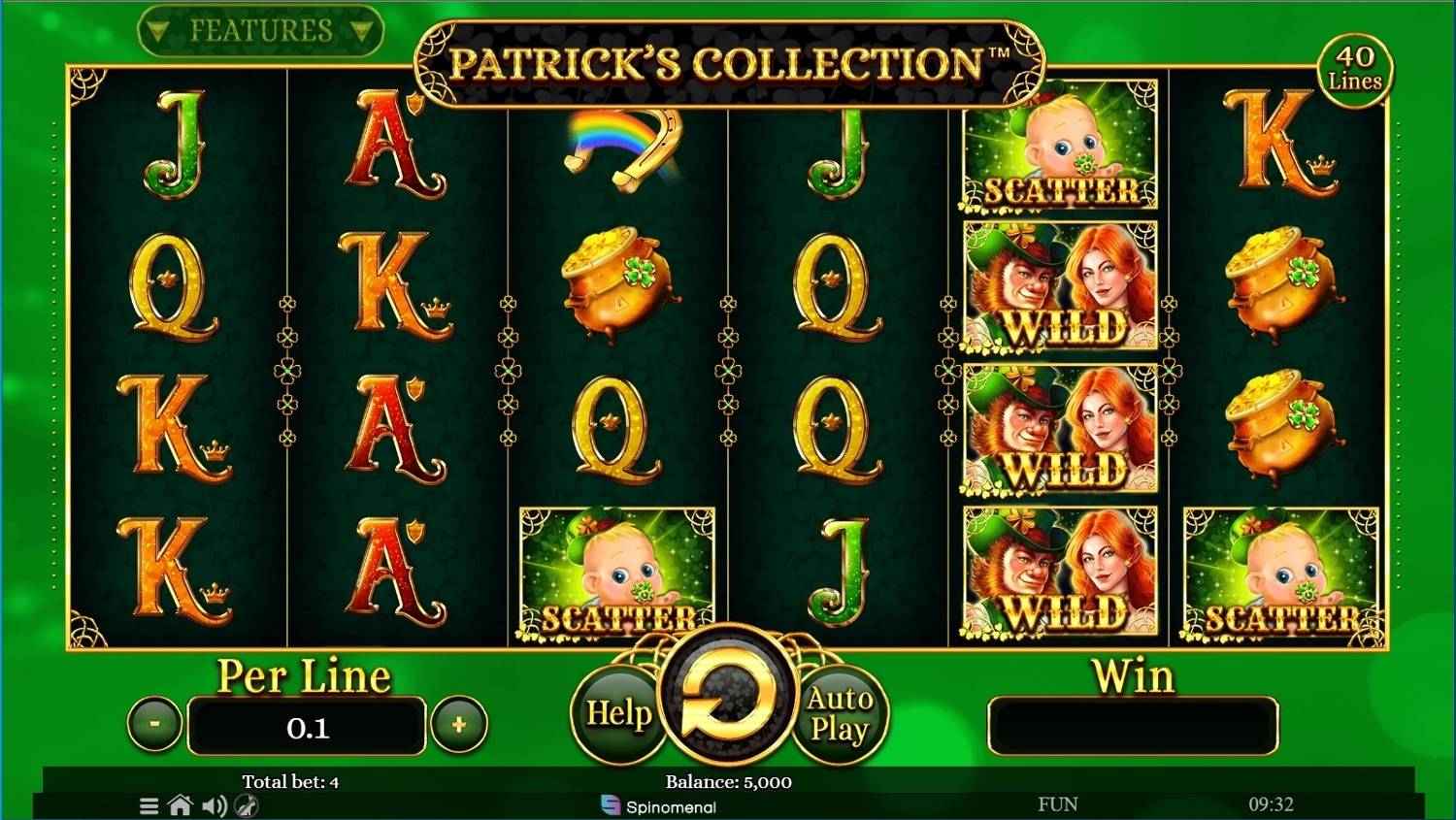Select the FUN mode label
Screen dimensions: 1456x820
point(1058,804)
